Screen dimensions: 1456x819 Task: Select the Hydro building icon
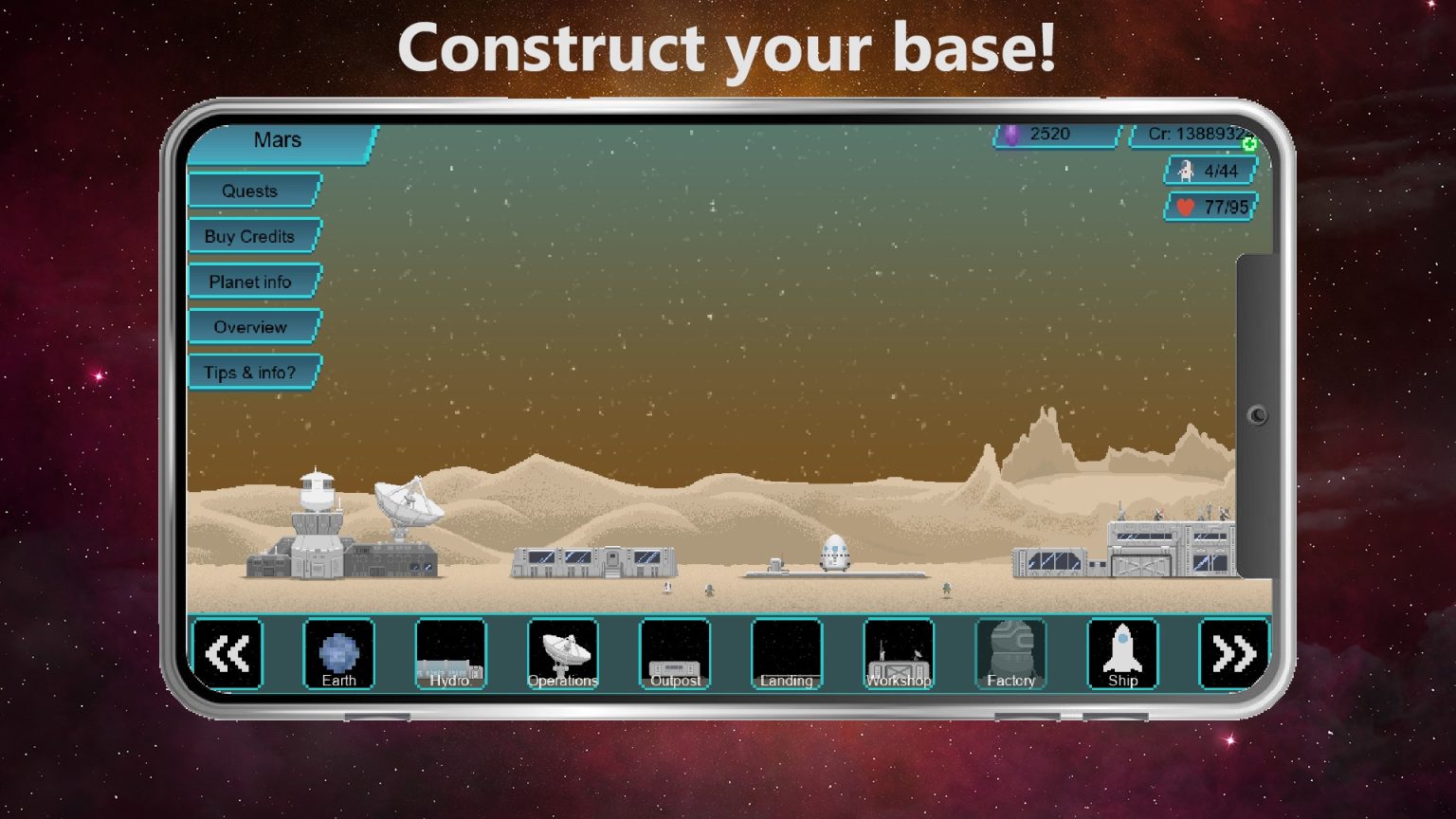pos(450,652)
